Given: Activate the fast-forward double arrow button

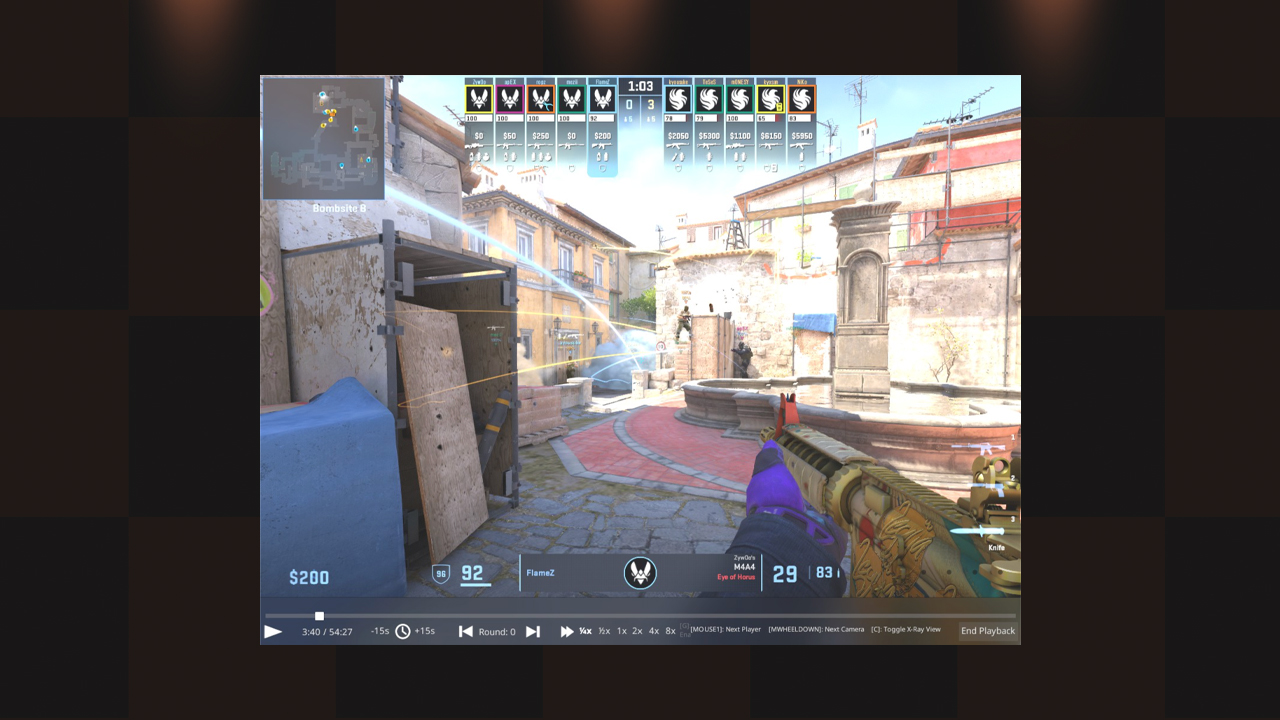Looking at the screenshot, I should [567, 632].
